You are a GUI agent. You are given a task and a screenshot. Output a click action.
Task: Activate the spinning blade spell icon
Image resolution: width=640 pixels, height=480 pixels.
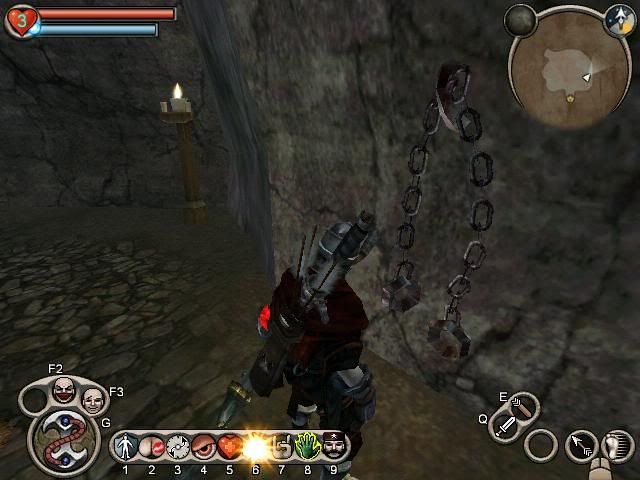click(x=178, y=446)
